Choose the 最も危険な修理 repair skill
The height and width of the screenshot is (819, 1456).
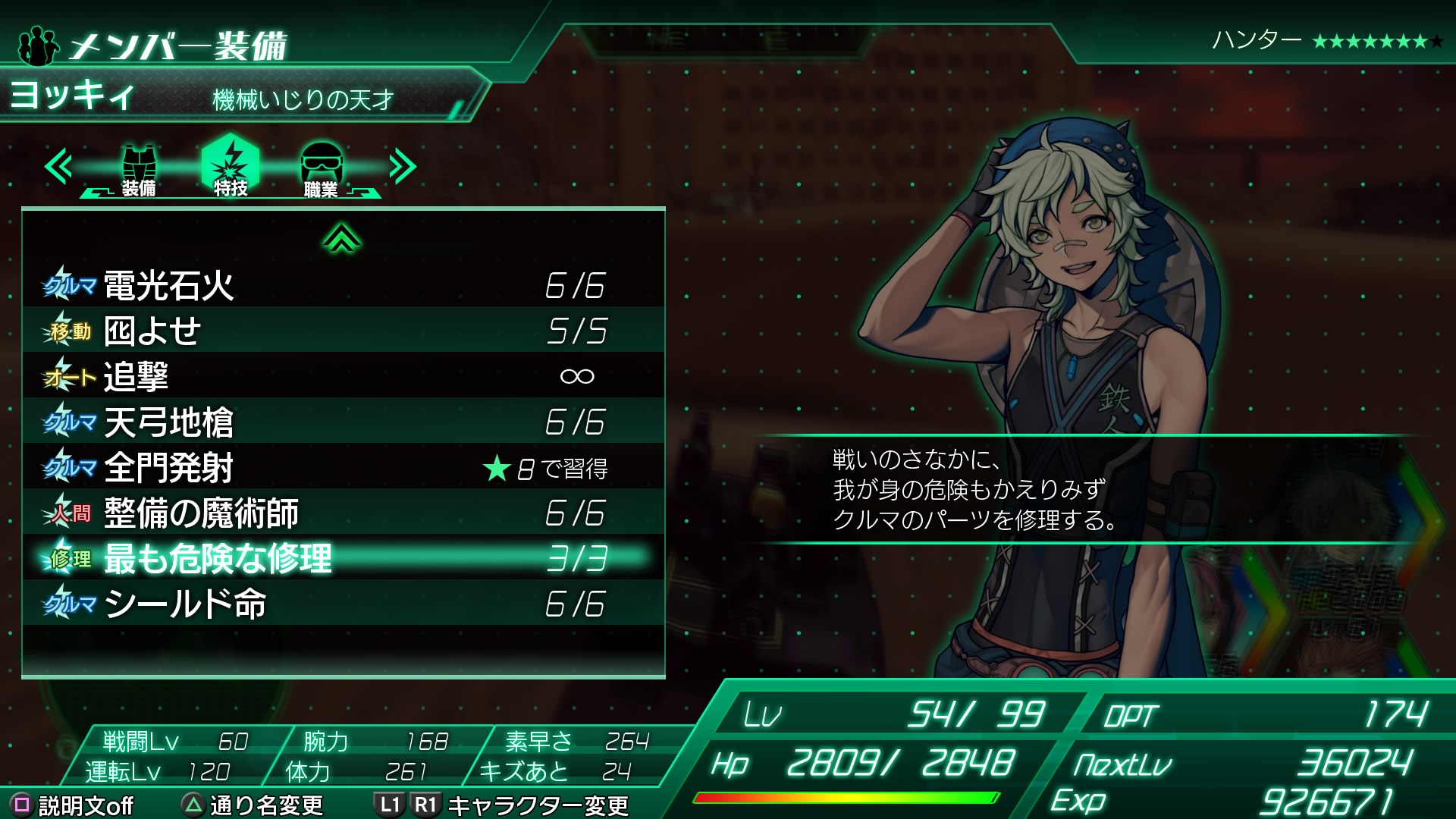point(343,559)
